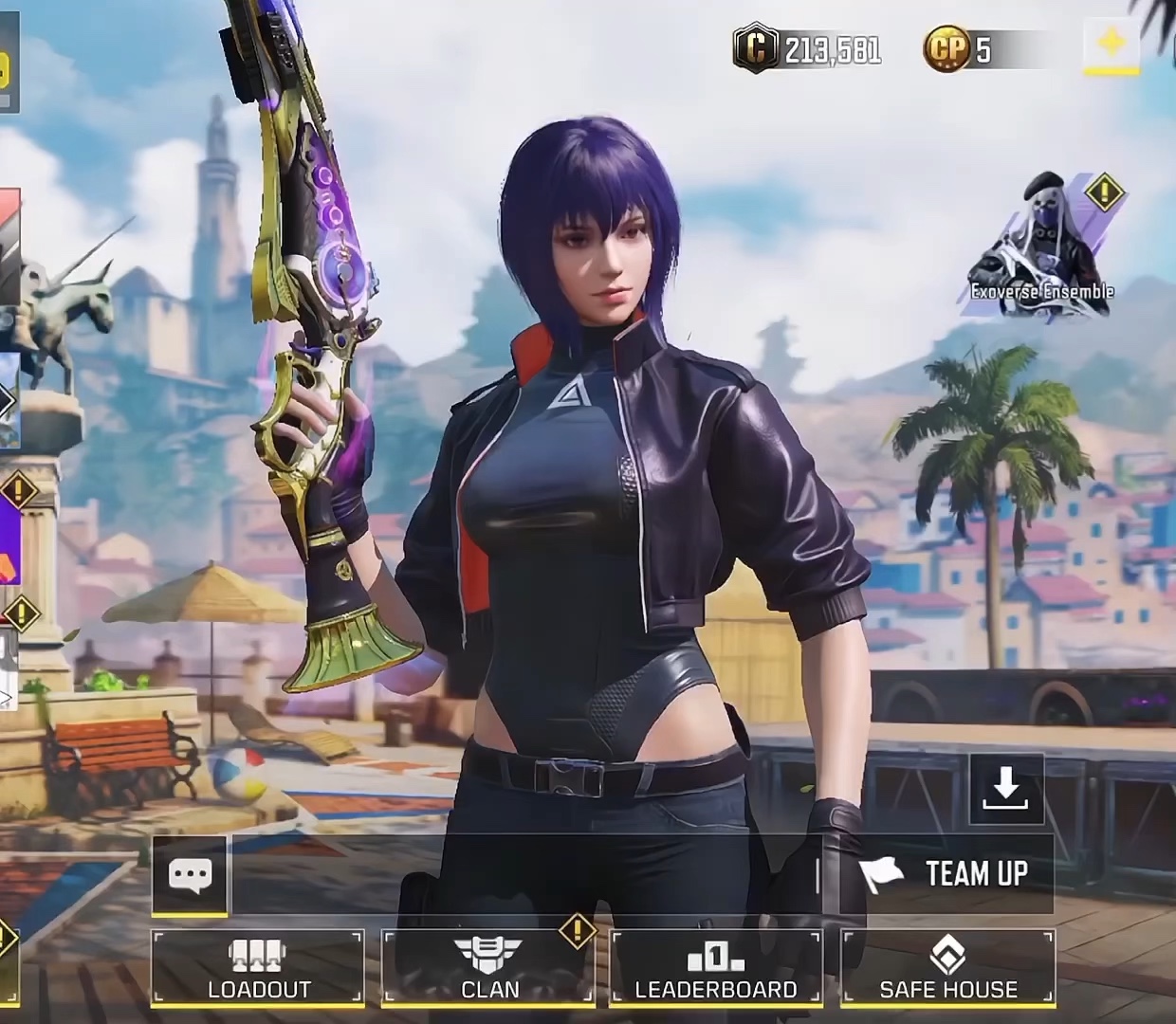Enter the Safe House

pyautogui.click(x=947, y=967)
